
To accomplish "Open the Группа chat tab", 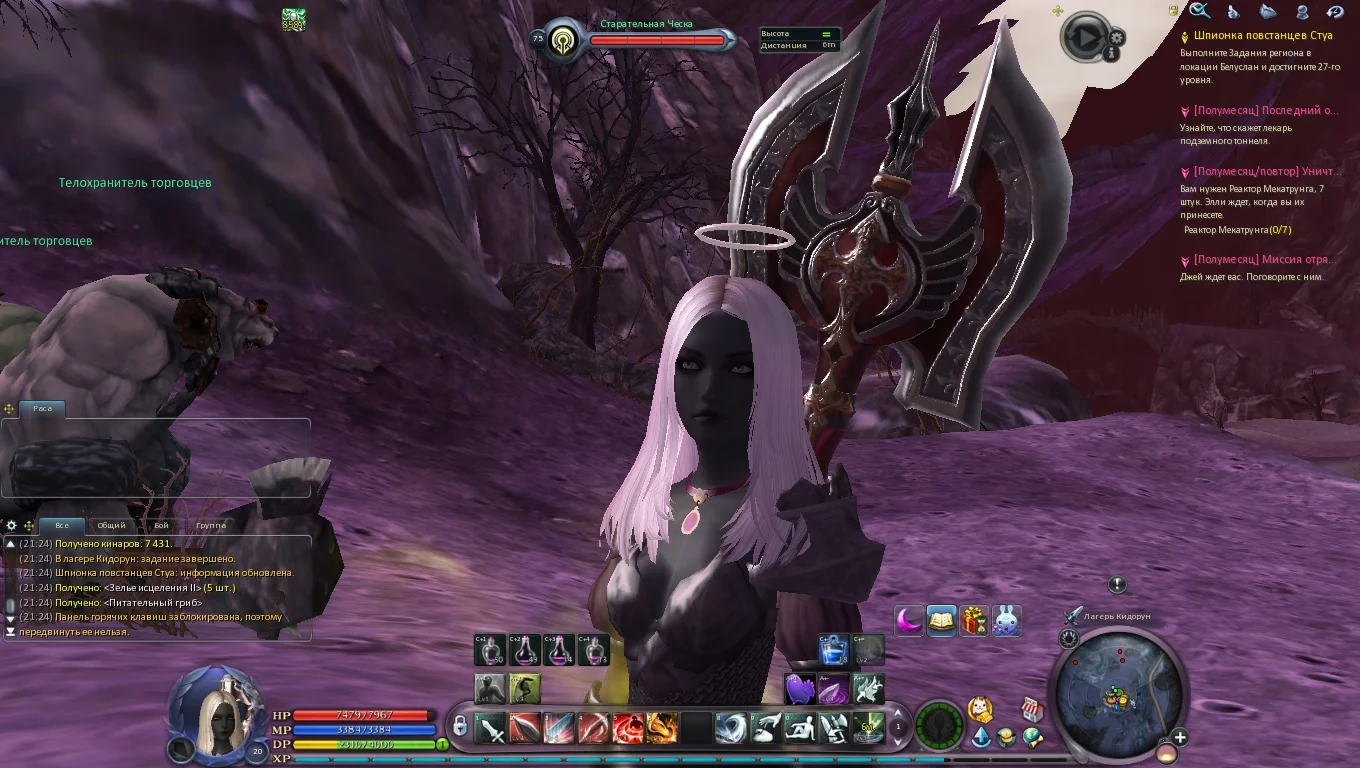I will pos(211,525).
